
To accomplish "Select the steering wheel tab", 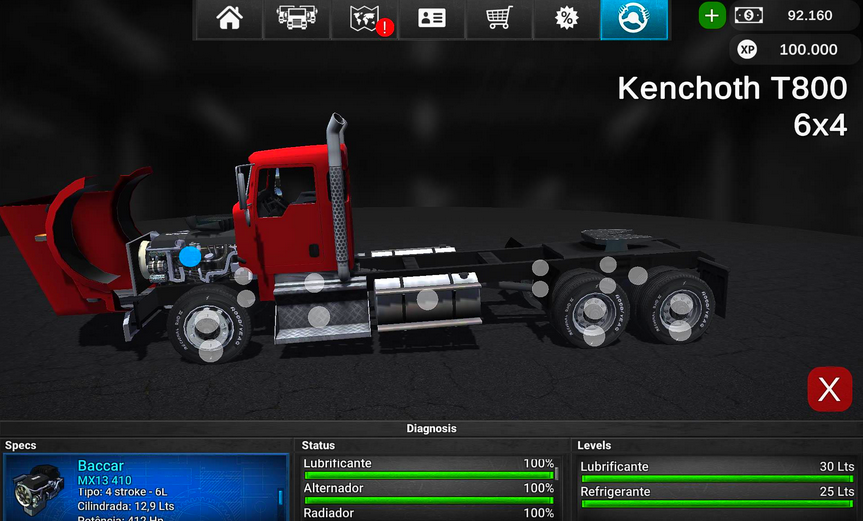I will click(x=634, y=19).
